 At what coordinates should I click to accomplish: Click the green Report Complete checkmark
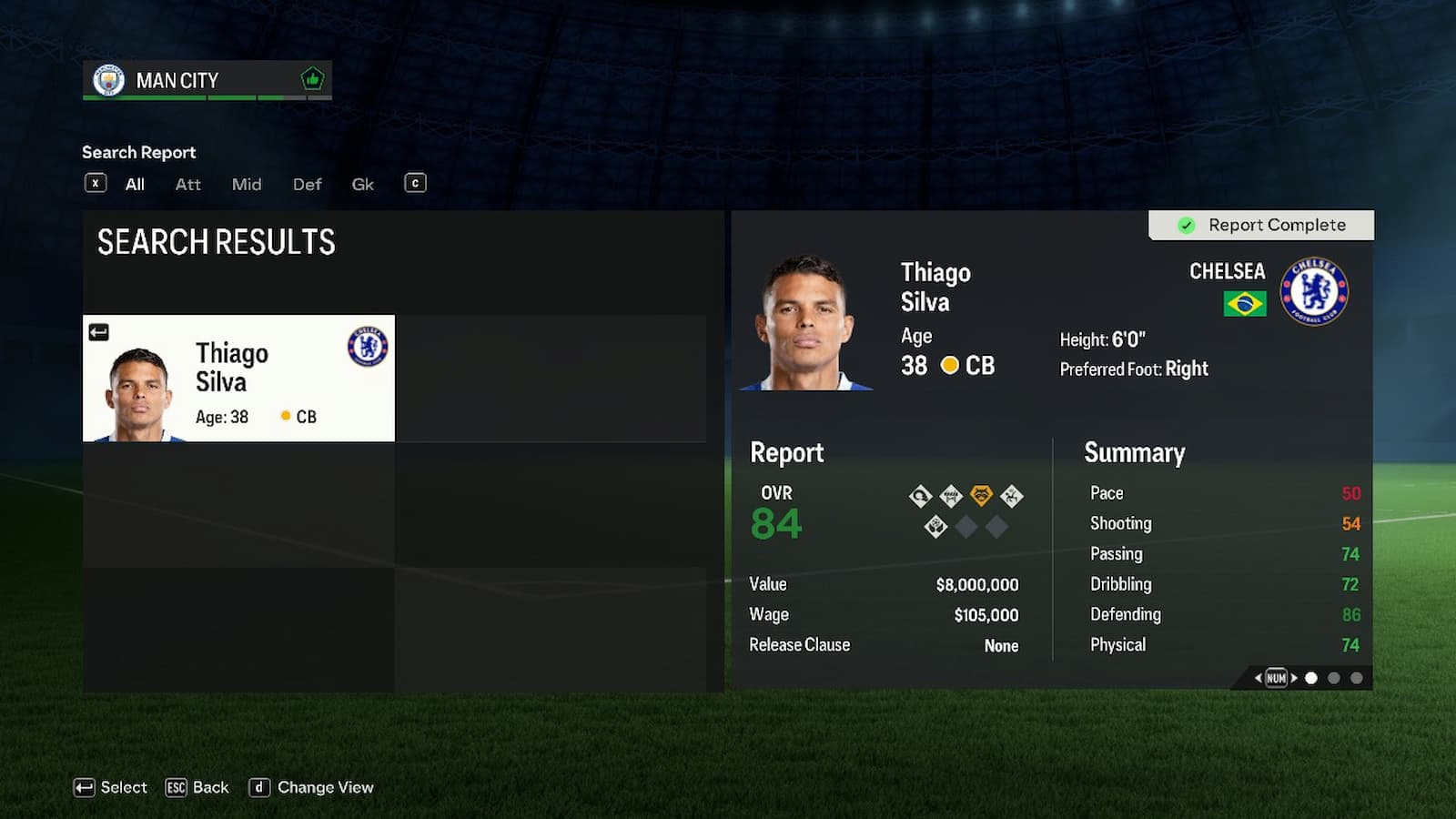point(1187,225)
